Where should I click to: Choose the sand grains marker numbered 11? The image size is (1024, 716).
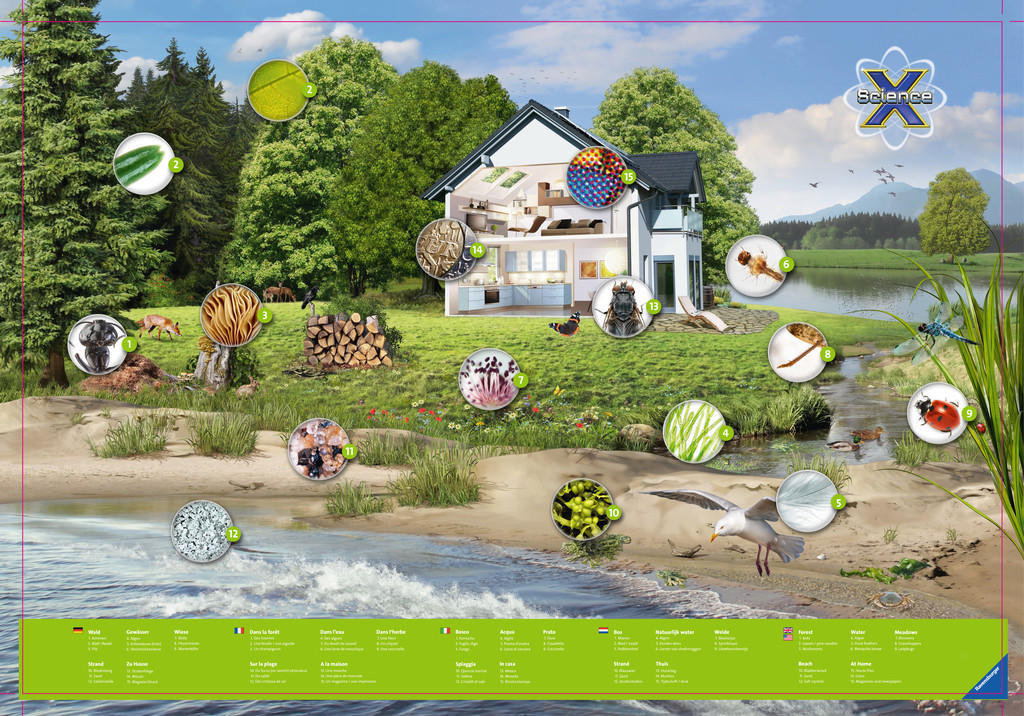tap(318, 449)
